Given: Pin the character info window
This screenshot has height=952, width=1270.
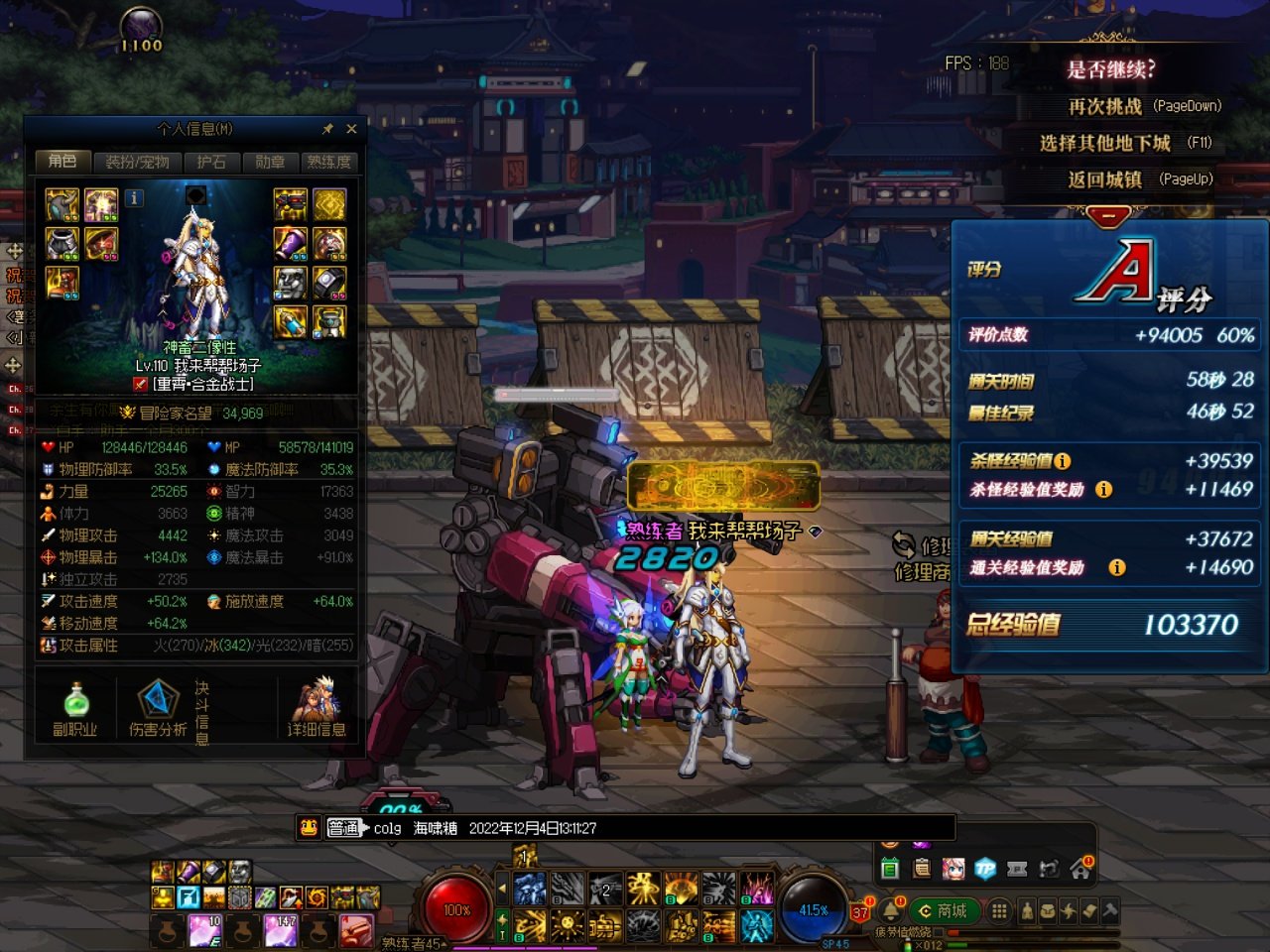Looking at the screenshot, I should coord(328,129).
